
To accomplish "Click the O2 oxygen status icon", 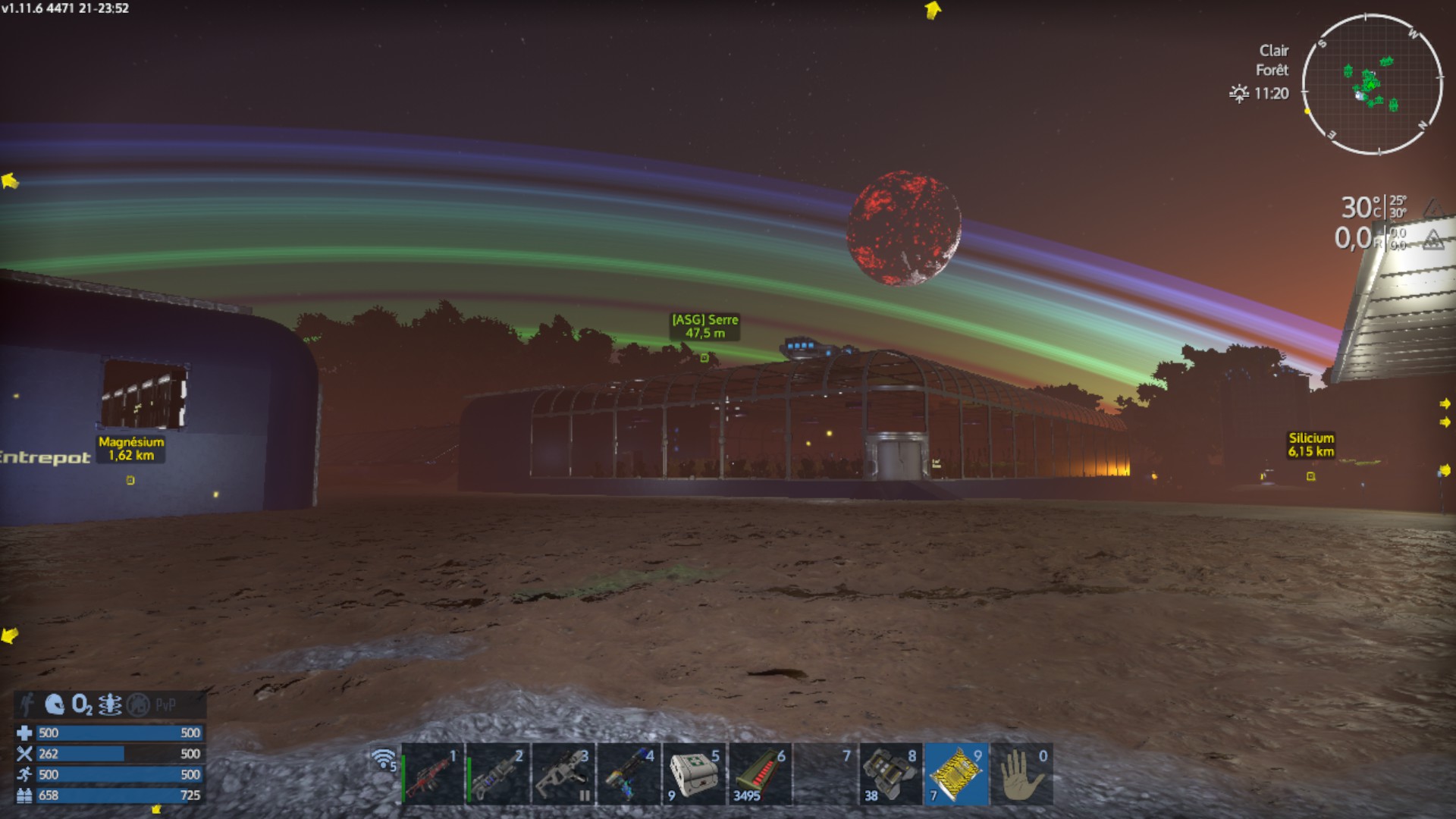I will click(x=82, y=705).
